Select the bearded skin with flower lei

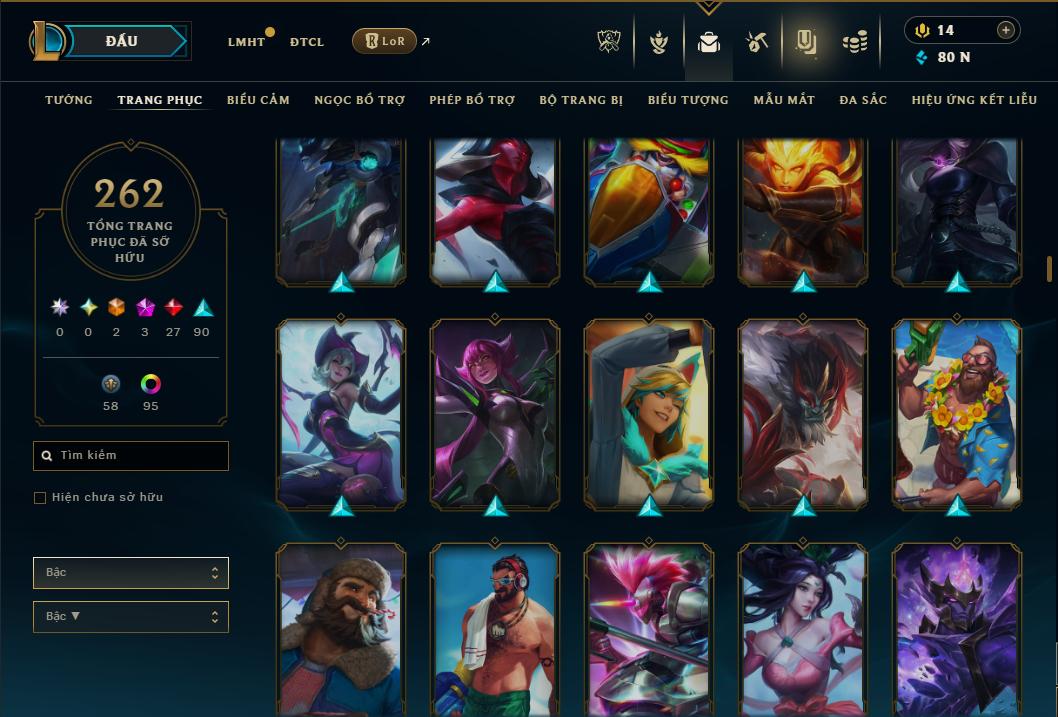click(x=957, y=412)
